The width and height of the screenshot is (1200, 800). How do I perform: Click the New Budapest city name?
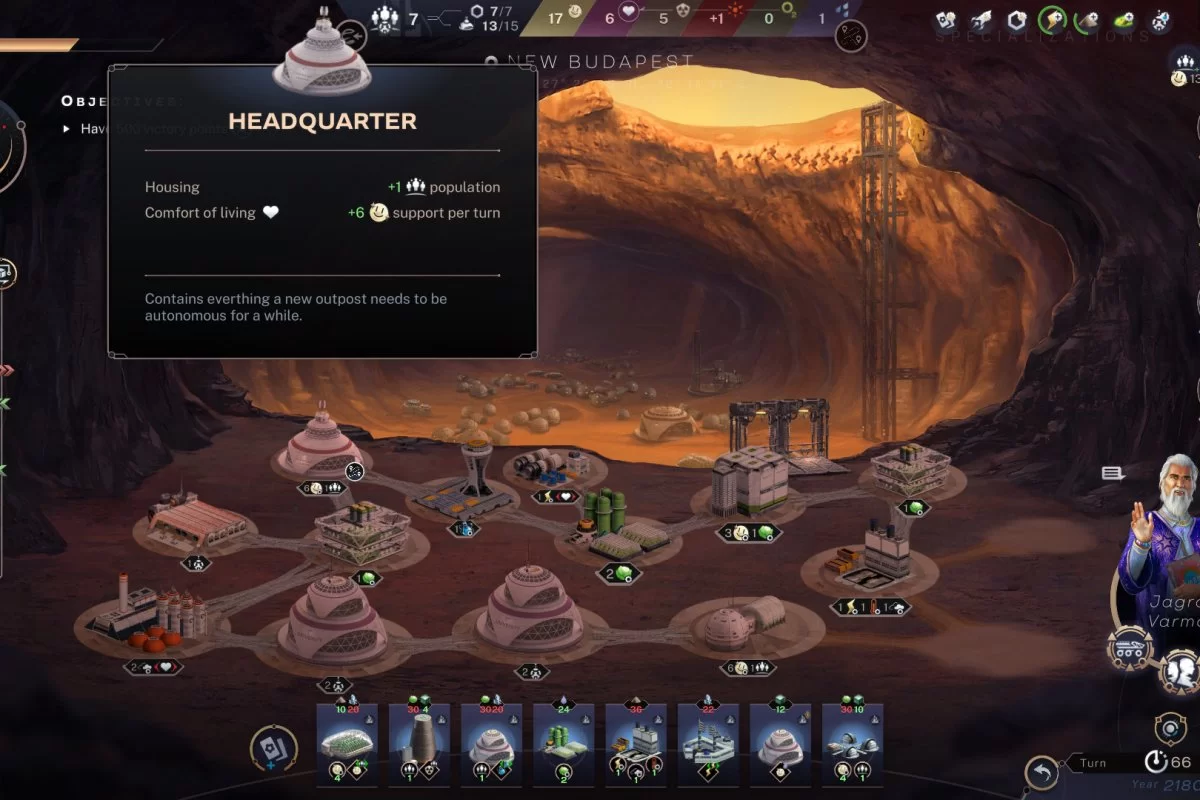600,62
